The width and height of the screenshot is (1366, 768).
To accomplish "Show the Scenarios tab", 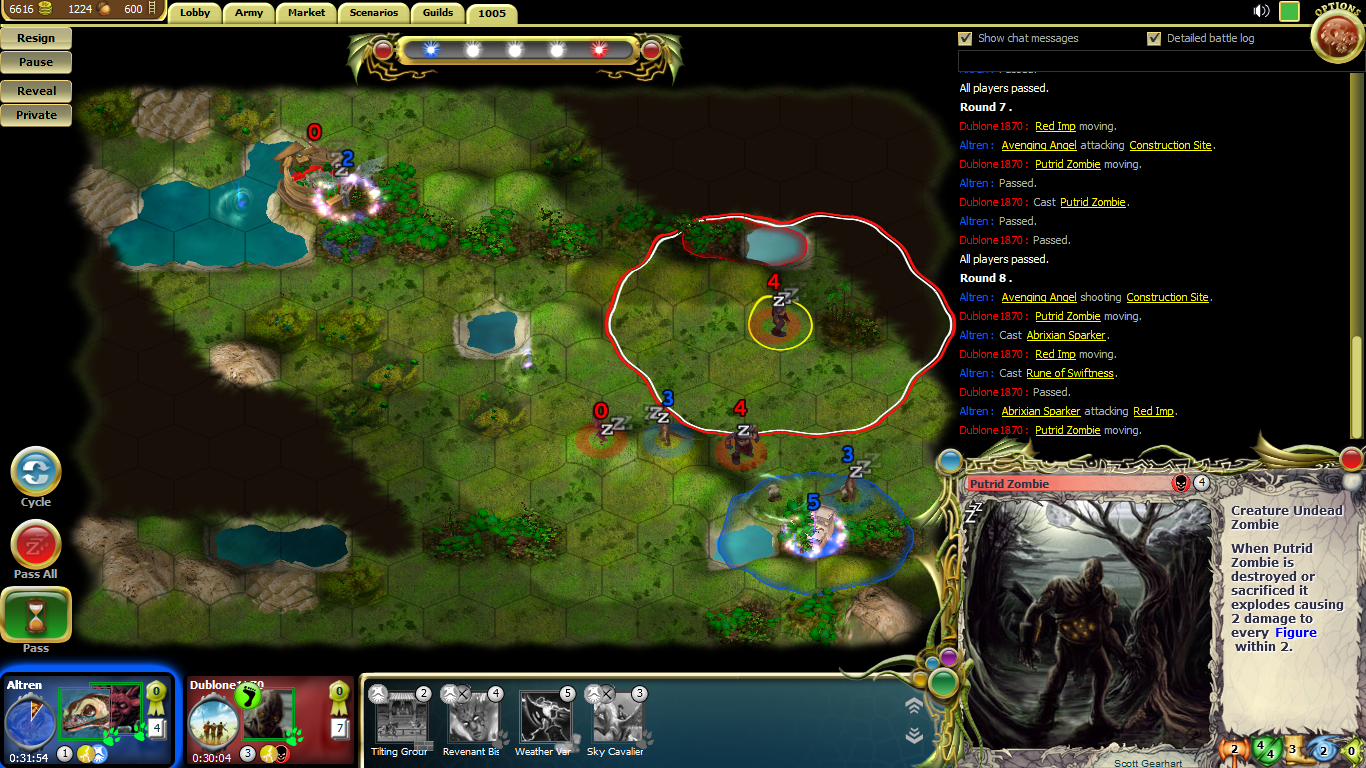I will tap(375, 13).
